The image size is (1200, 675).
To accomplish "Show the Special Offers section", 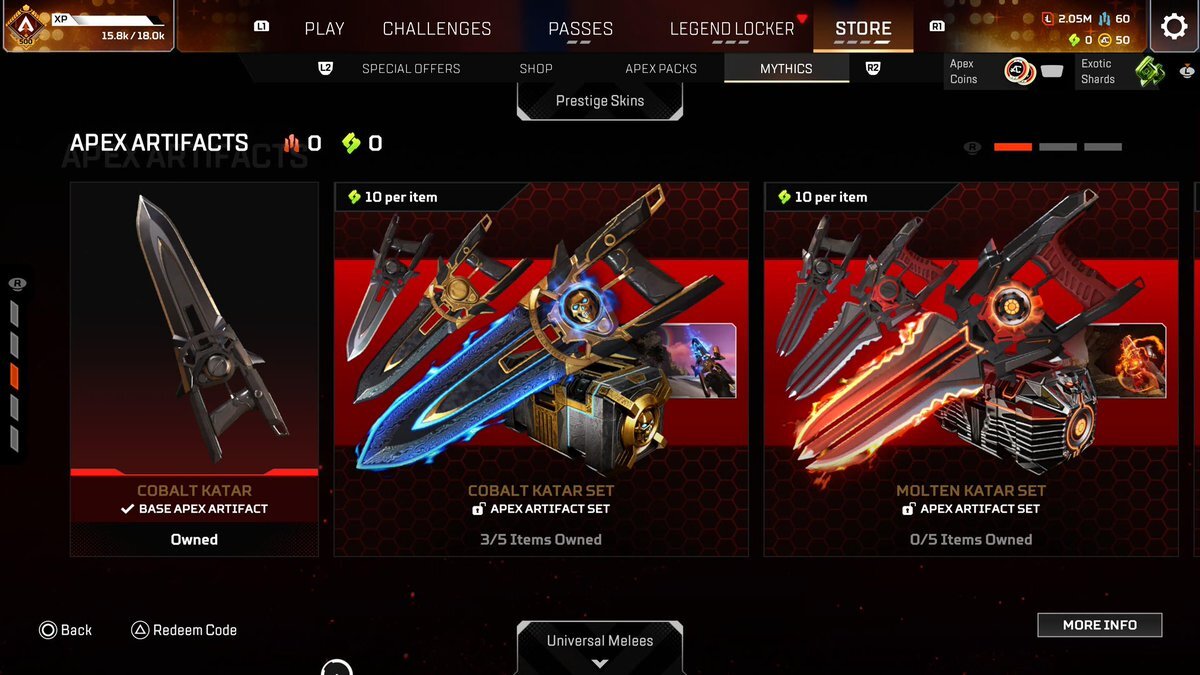I will (411, 68).
